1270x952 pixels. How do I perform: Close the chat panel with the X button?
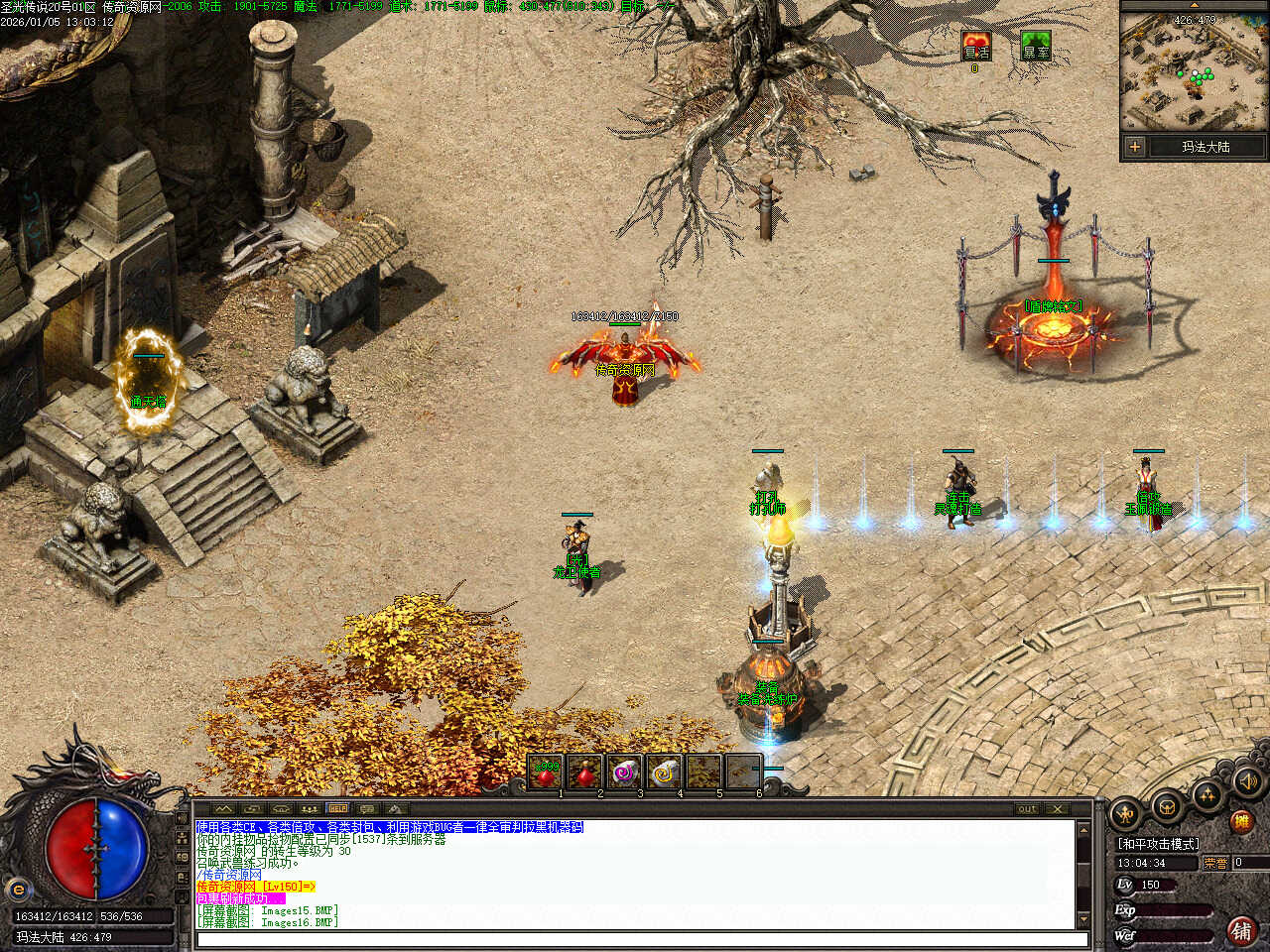coord(1058,809)
